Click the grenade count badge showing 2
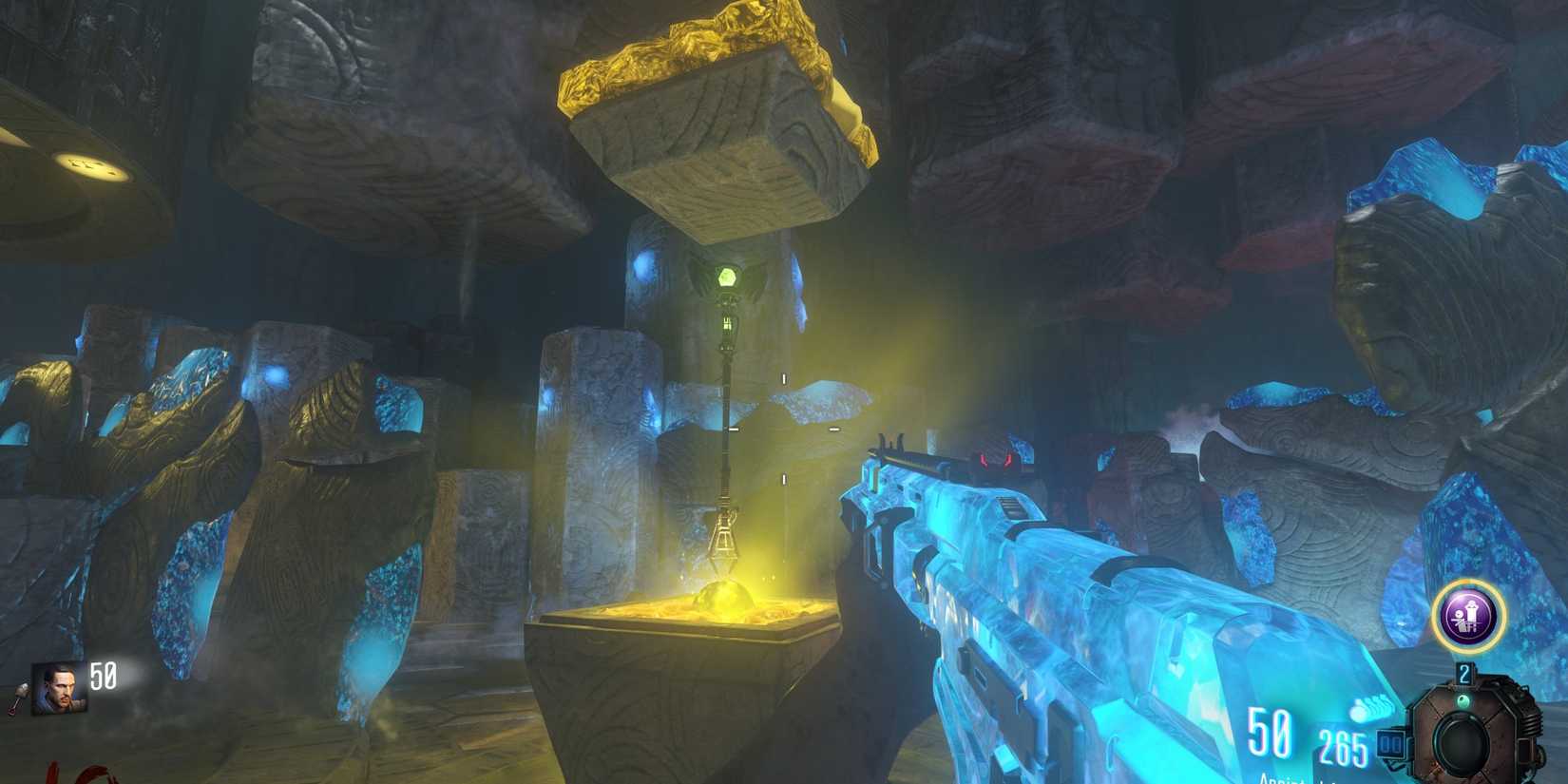The height and width of the screenshot is (784, 1568). 1465,674
